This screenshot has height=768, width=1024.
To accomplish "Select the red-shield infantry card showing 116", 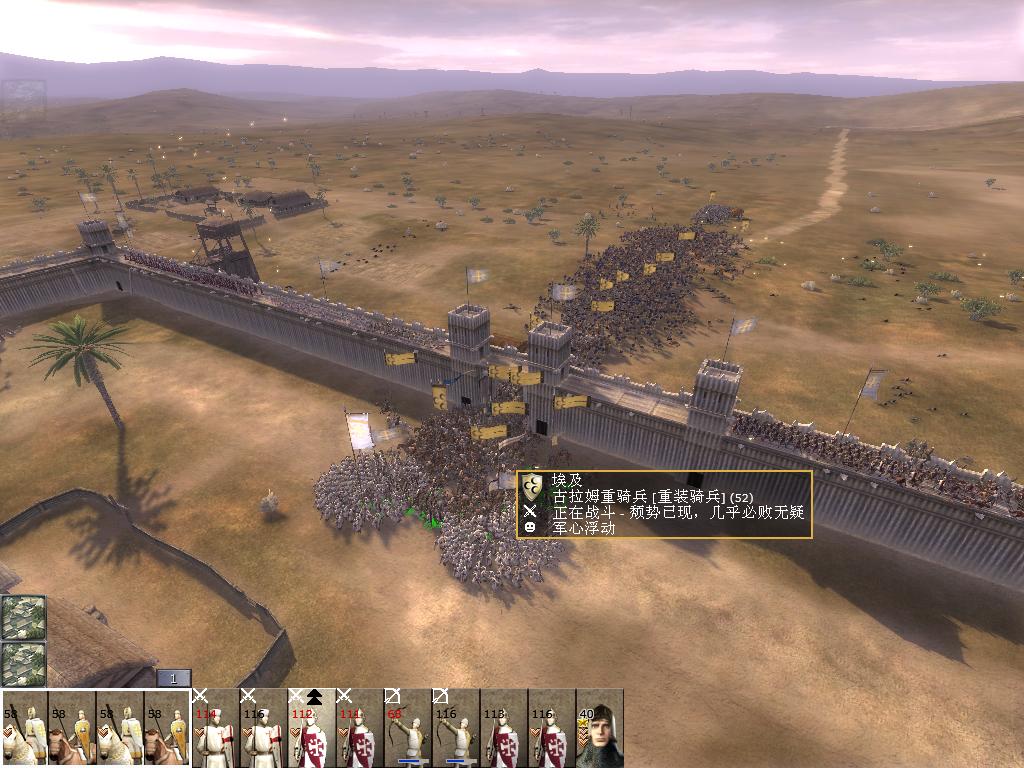I will point(552,728).
